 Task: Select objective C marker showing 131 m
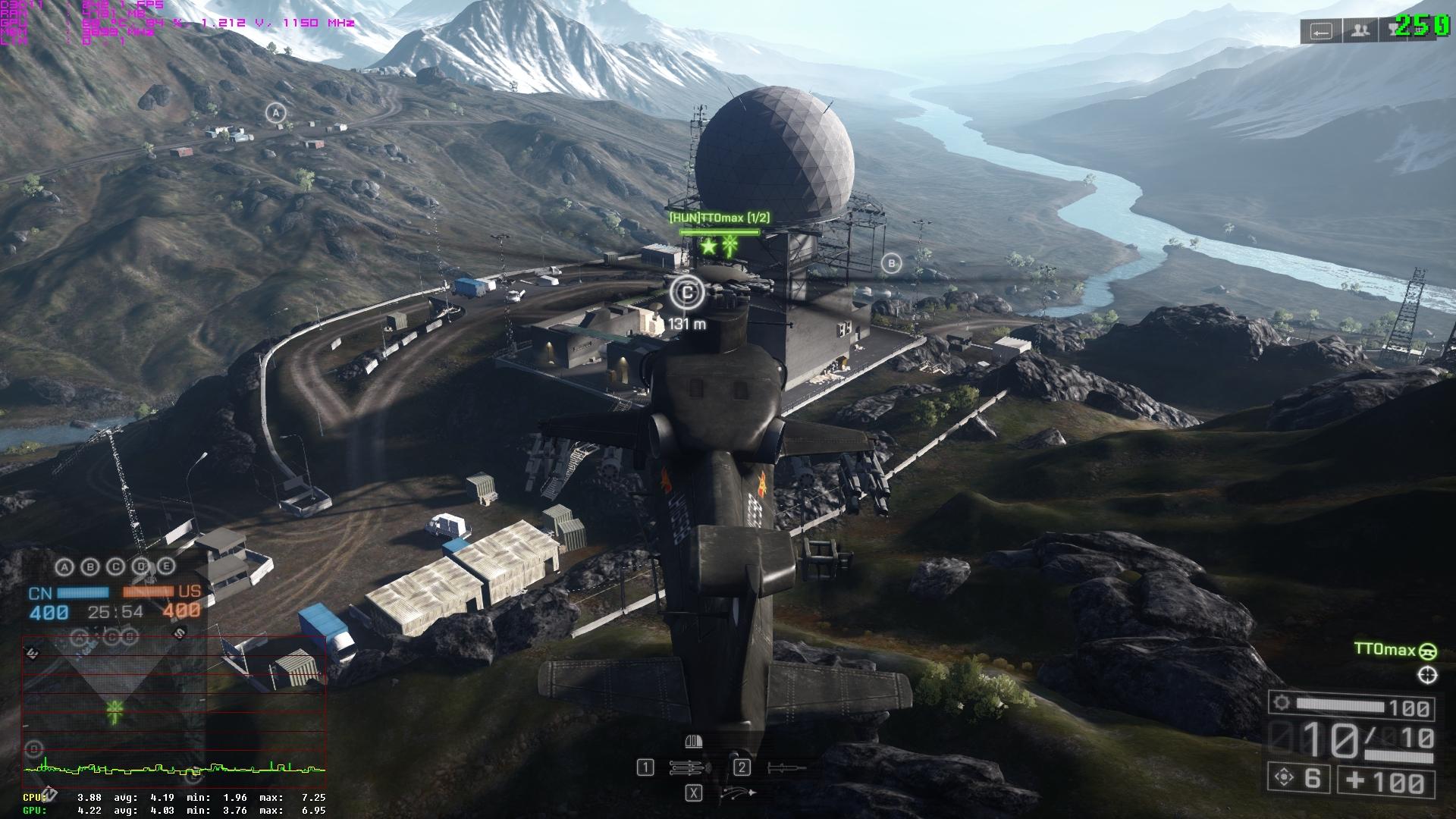(x=688, y=292)
